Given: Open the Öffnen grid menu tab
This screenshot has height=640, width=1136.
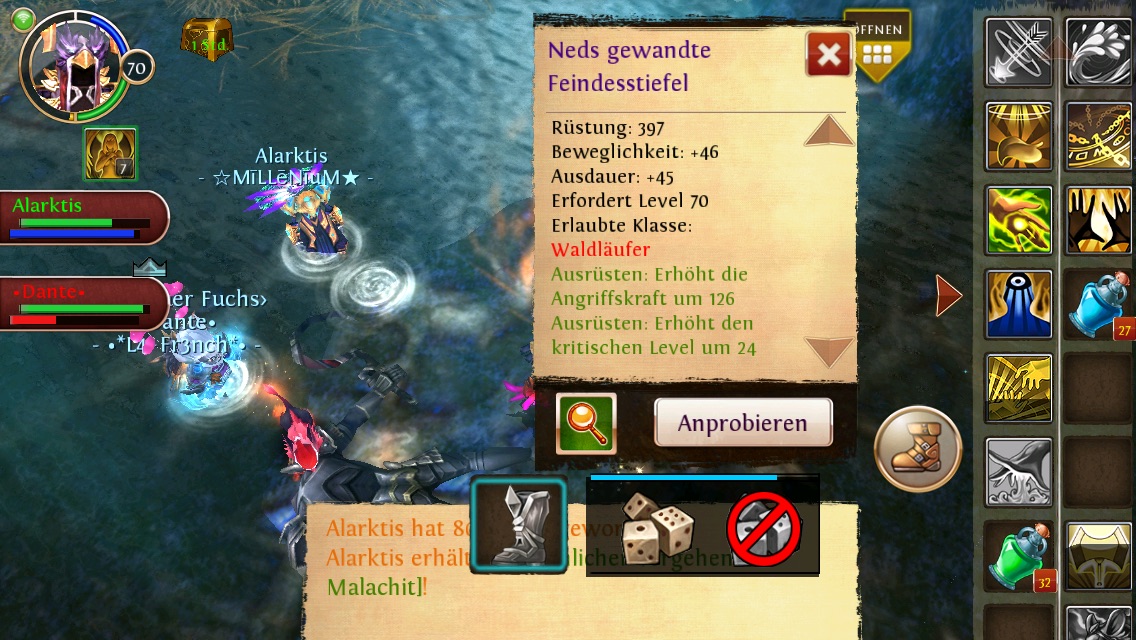Looking at the screenshot, I should tap(876, 45).
